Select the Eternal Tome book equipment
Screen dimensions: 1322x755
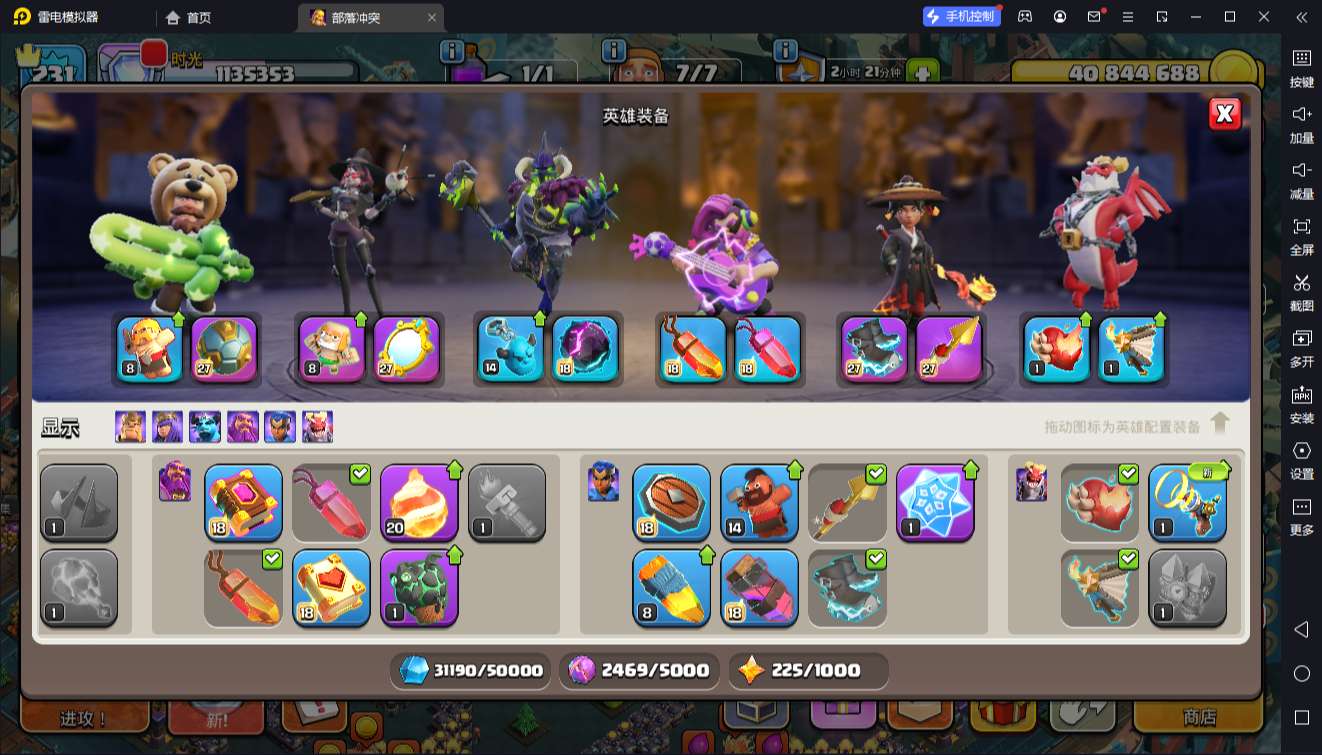[243, 502]
